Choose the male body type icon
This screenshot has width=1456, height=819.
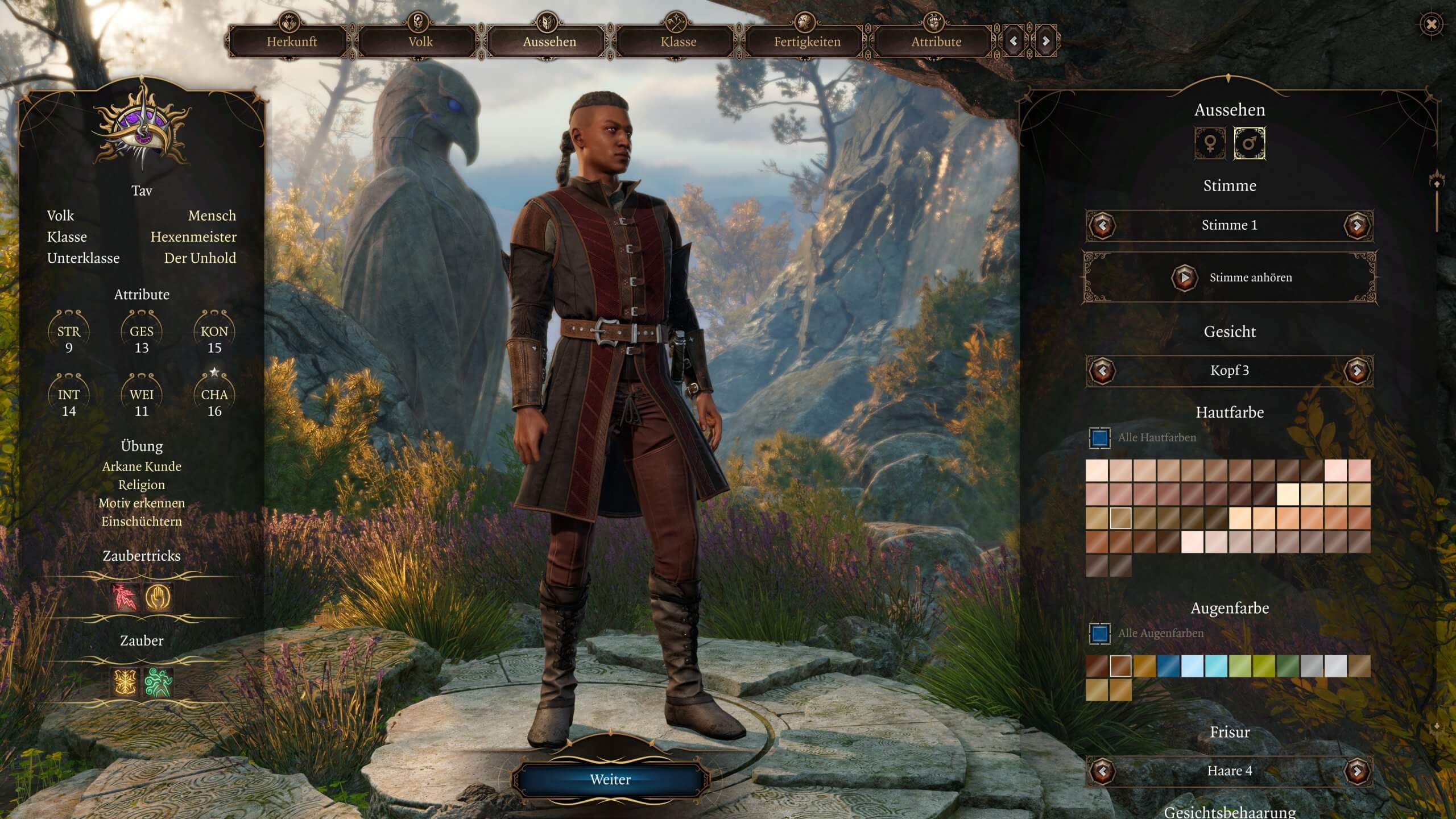tap(1250, 143)
